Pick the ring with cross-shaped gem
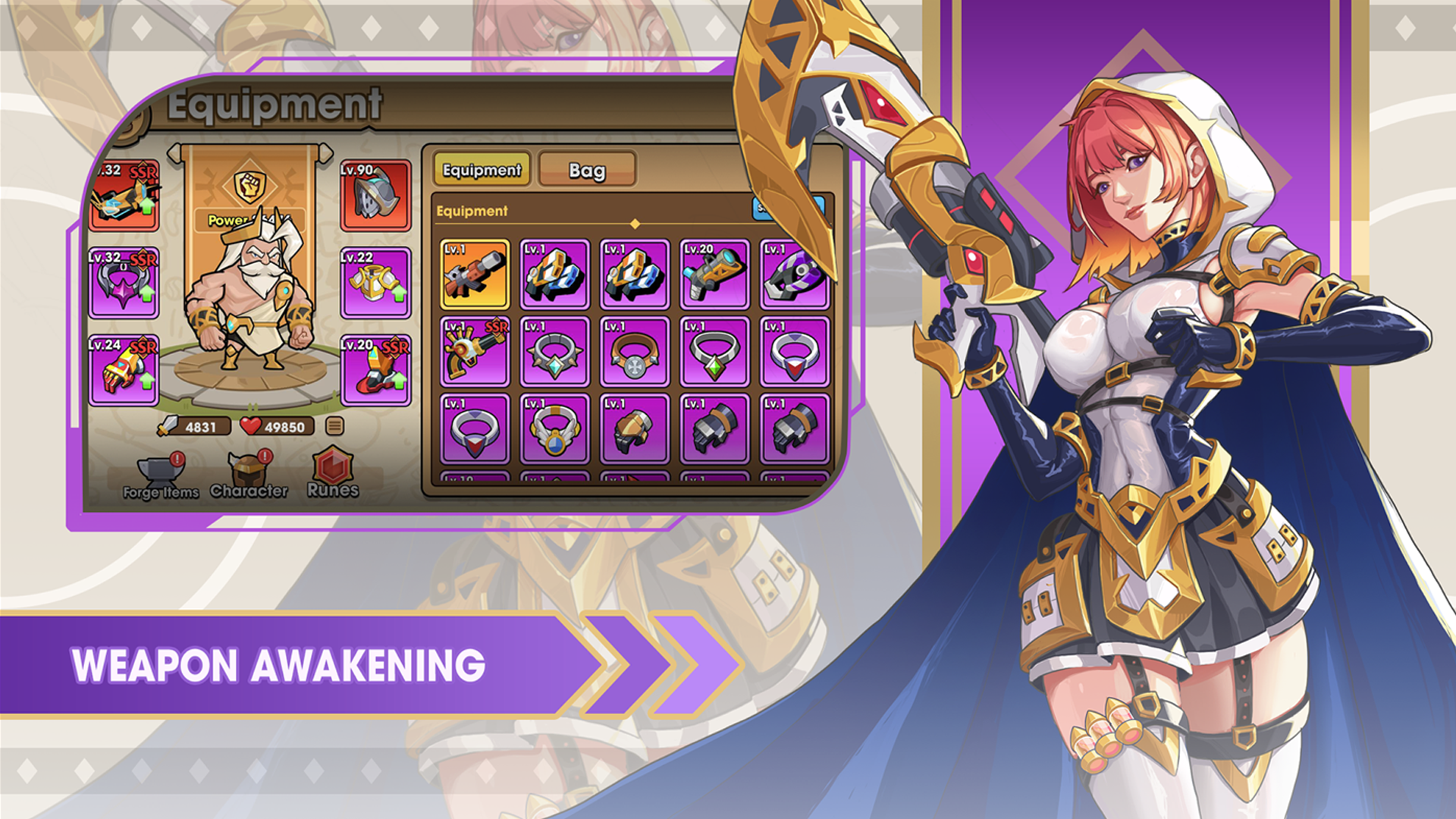This screenshot has width=1456, height=819. [x=635, y=352]
